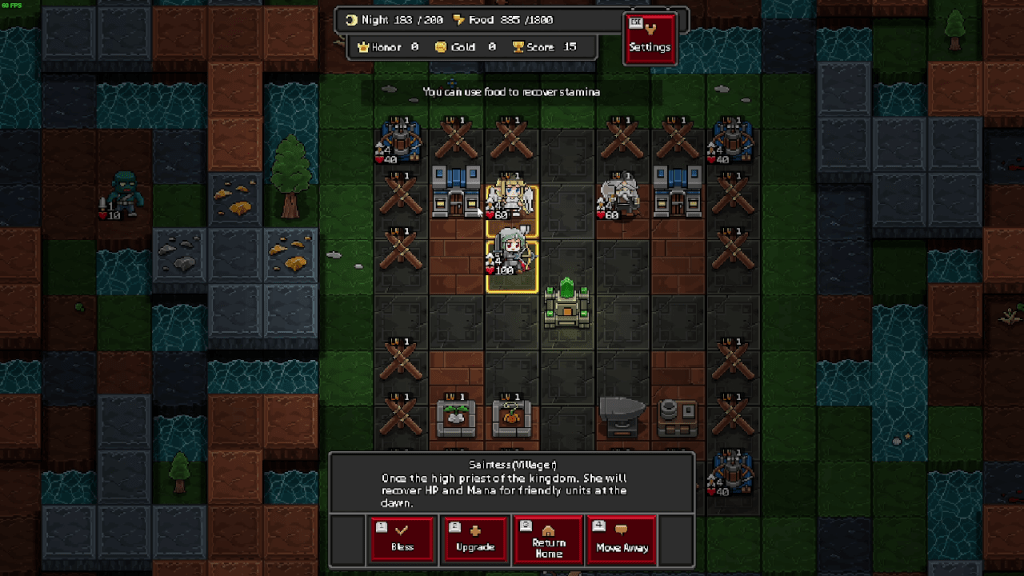Use the Bless action
The width and height of the screenshot is (1024, 576).
[402, 539]
